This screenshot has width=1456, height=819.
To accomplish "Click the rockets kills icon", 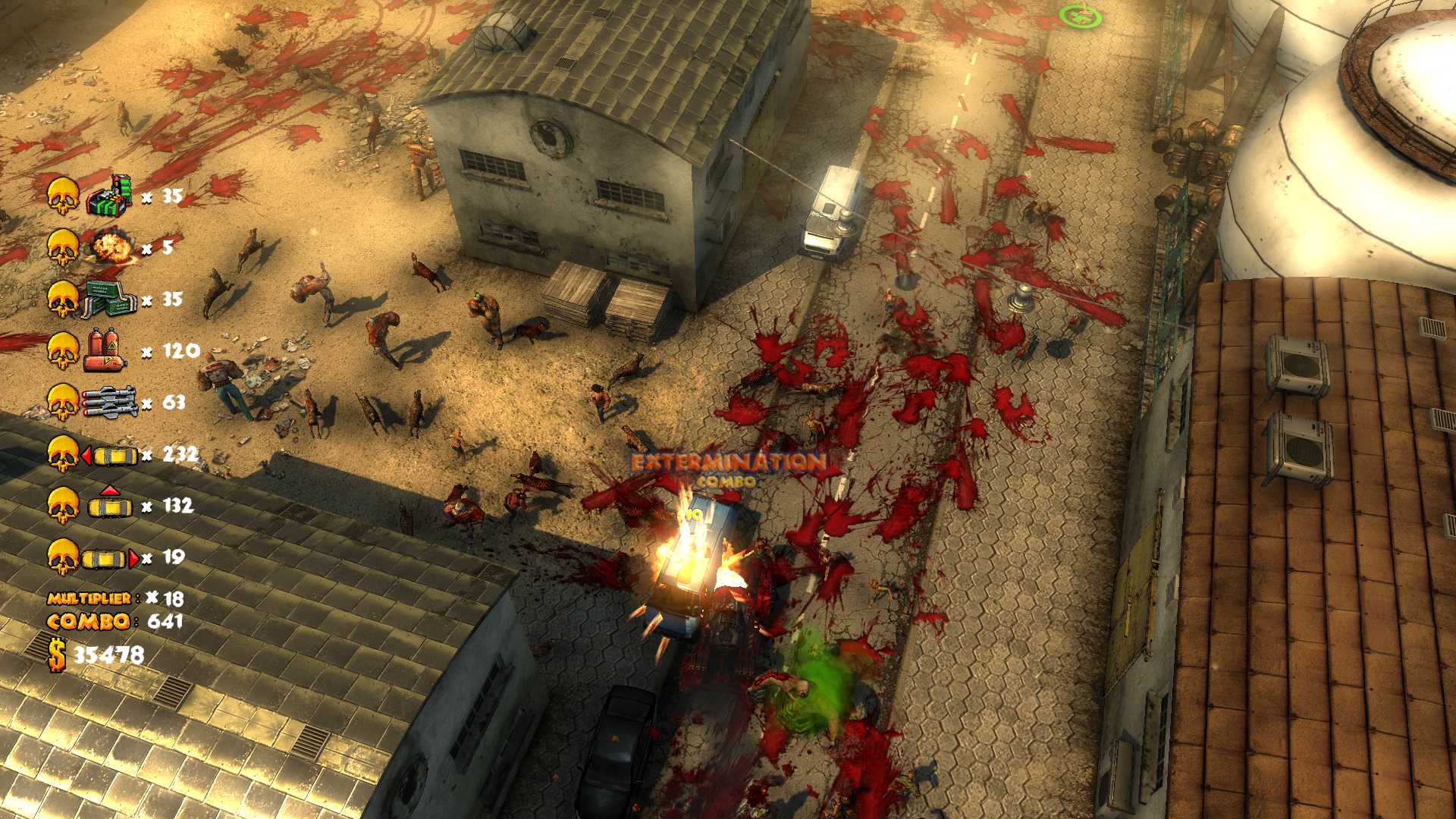I will point(109,402).
